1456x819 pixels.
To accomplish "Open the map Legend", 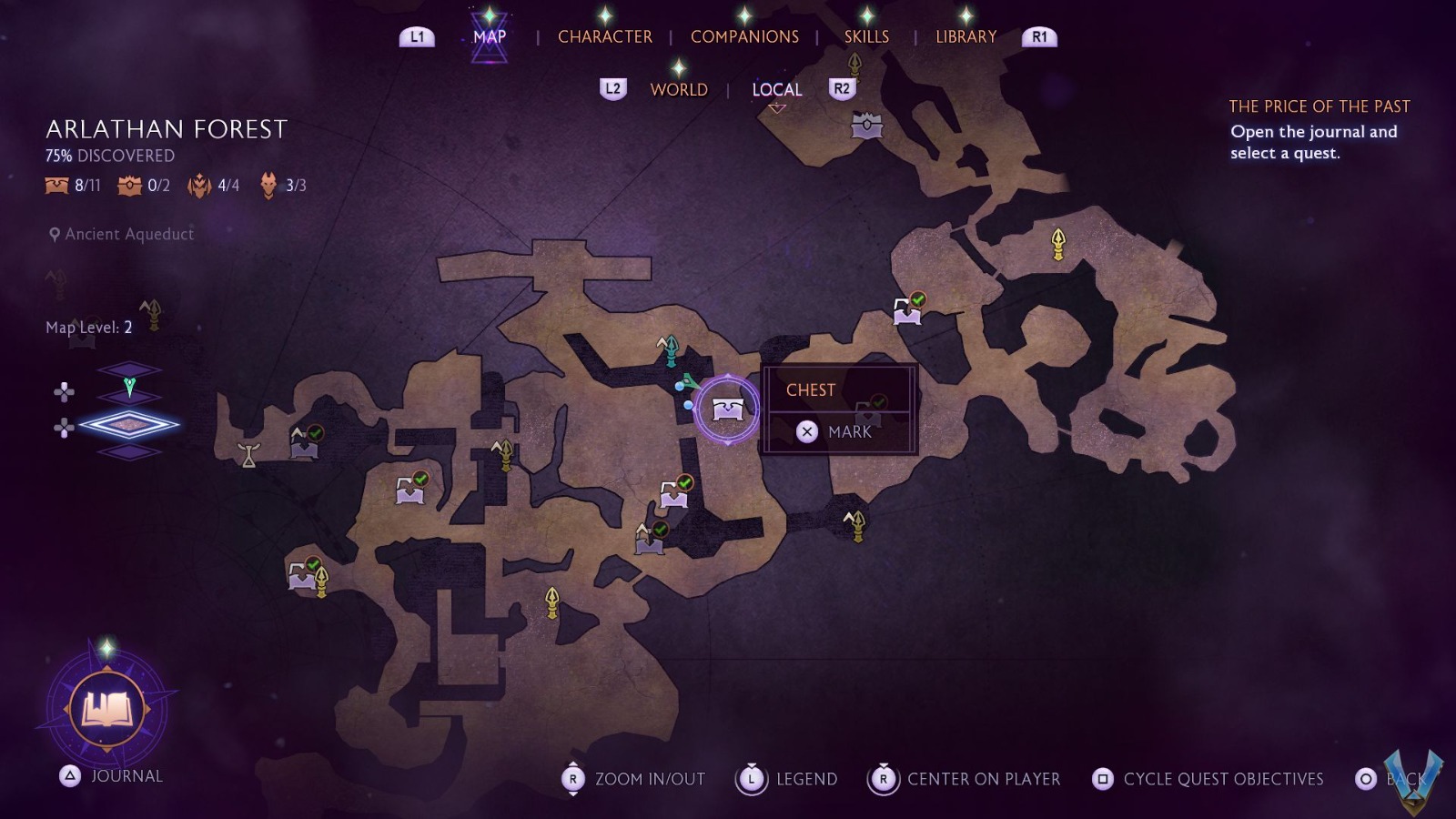I will coord(788,779).
